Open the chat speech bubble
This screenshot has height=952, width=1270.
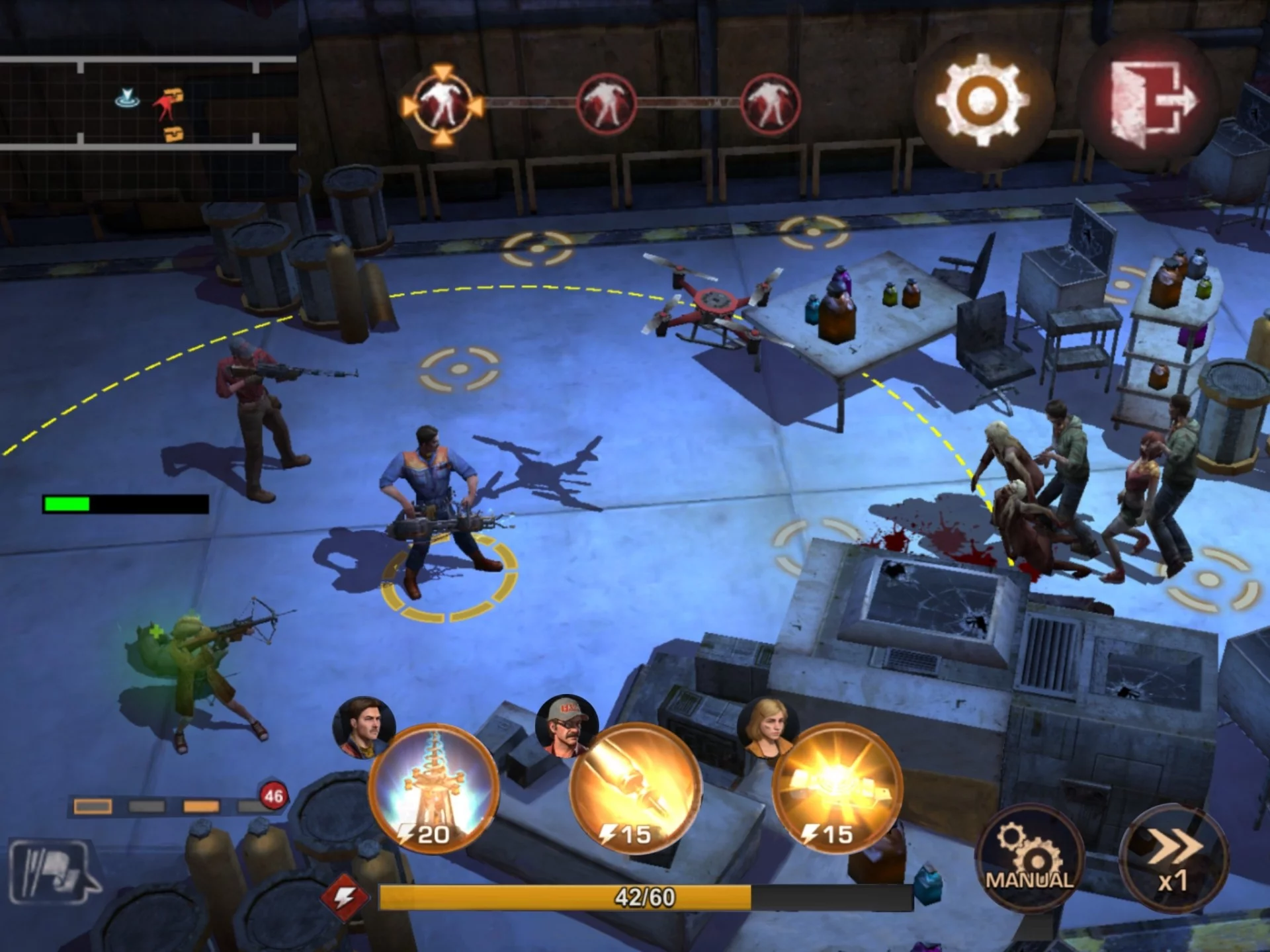click(53, 871)
